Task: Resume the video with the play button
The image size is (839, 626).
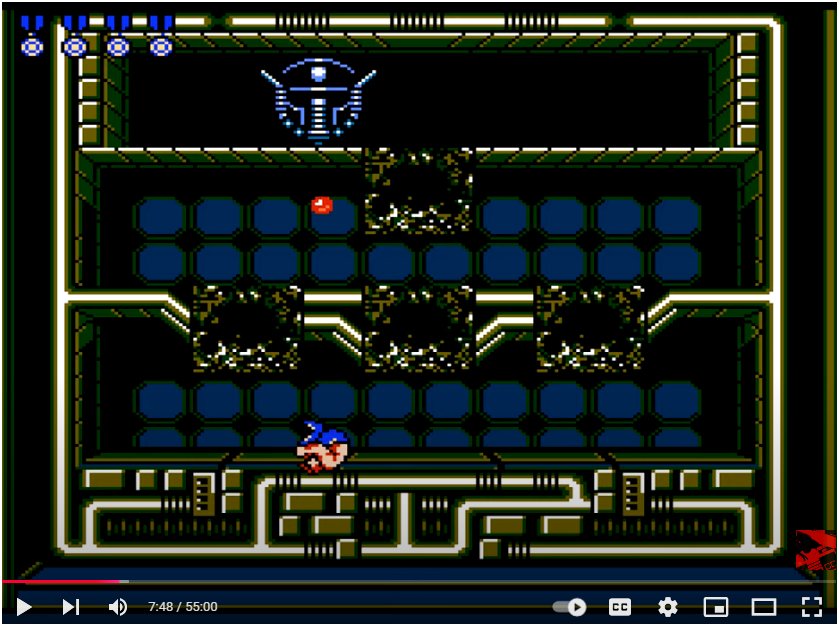Action: coord(24,606)
